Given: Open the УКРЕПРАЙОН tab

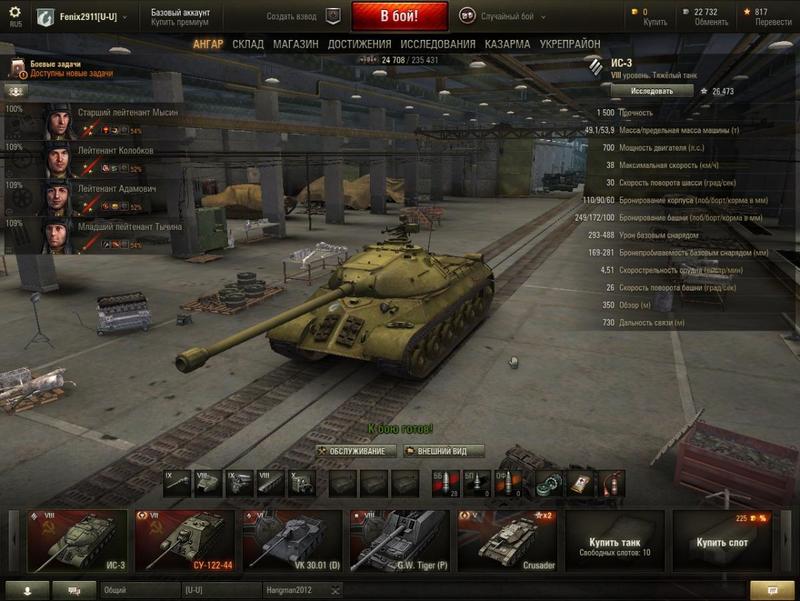Looking at the screenshot, I should click(570, 45).
